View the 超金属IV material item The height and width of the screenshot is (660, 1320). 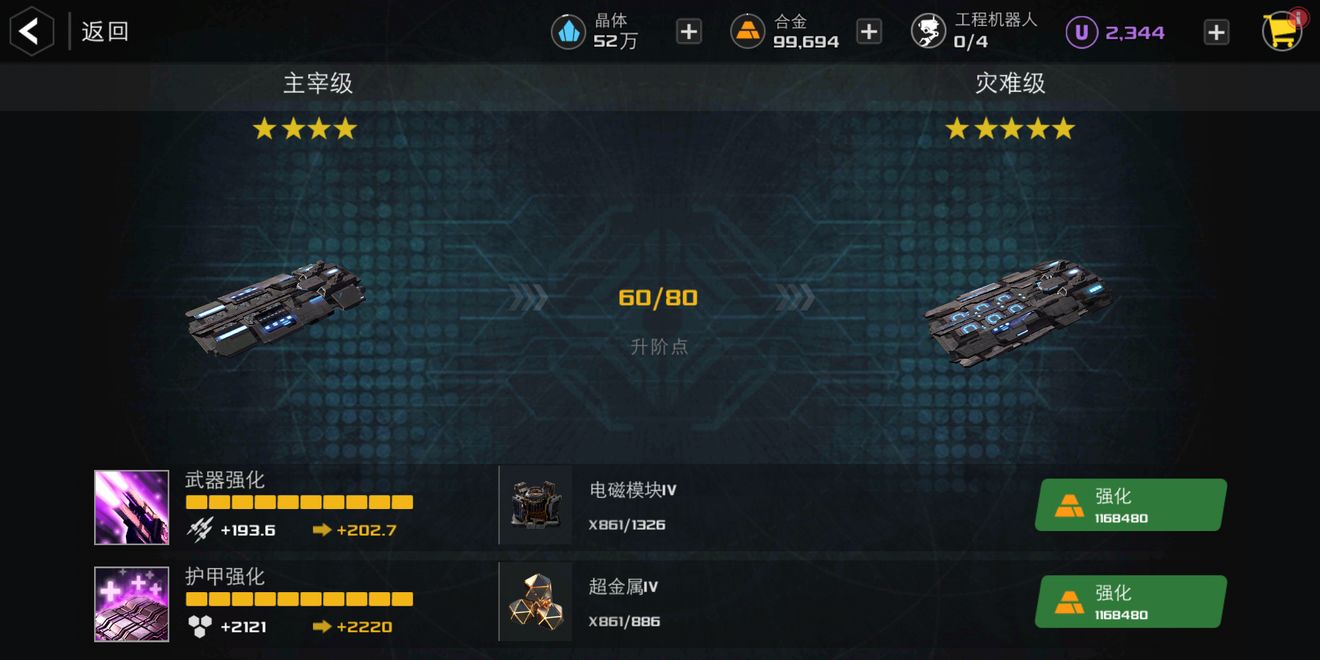536,602
